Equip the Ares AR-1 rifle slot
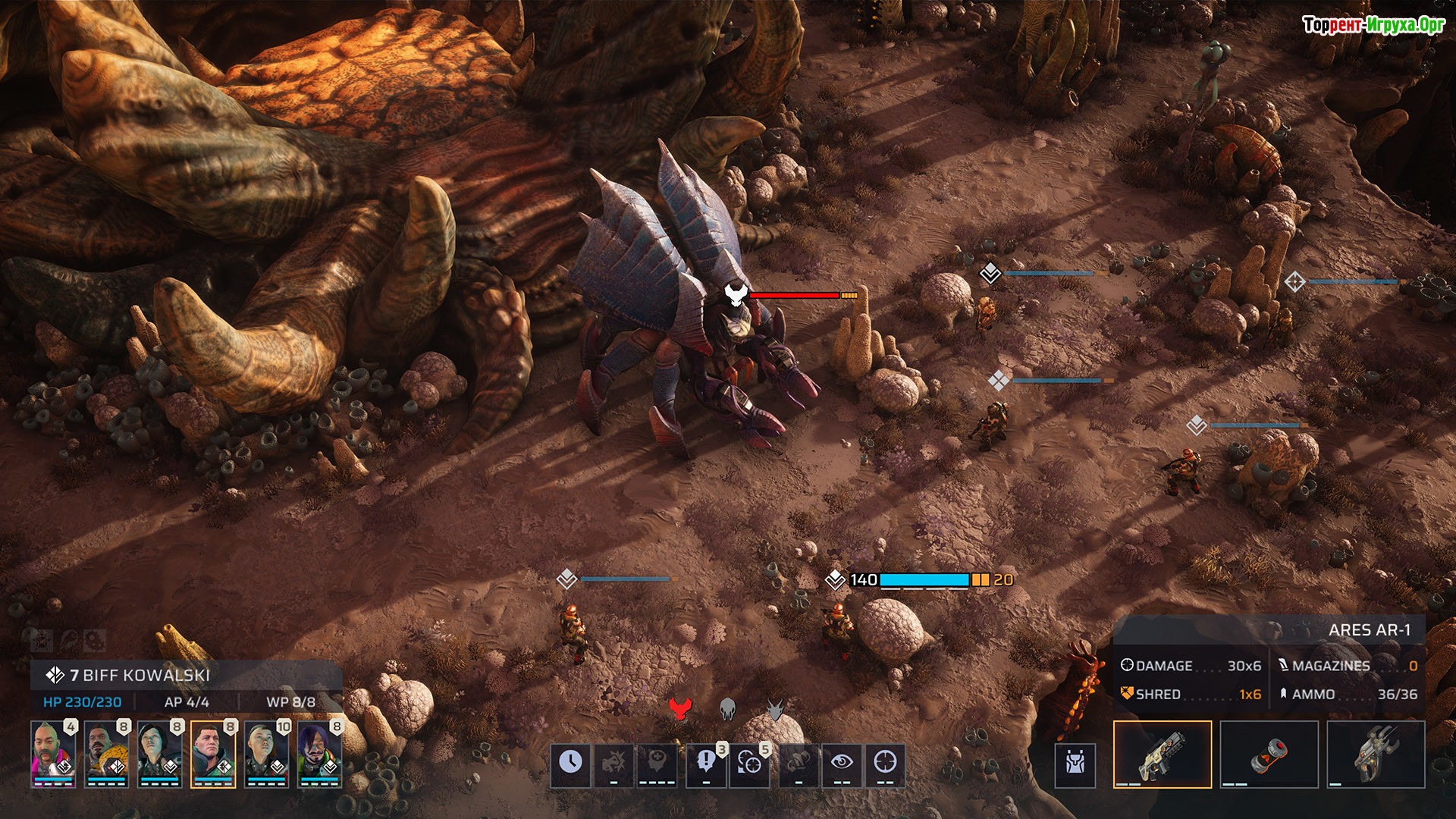This screenshot has height=819, width=1456. coord(1162,754)
